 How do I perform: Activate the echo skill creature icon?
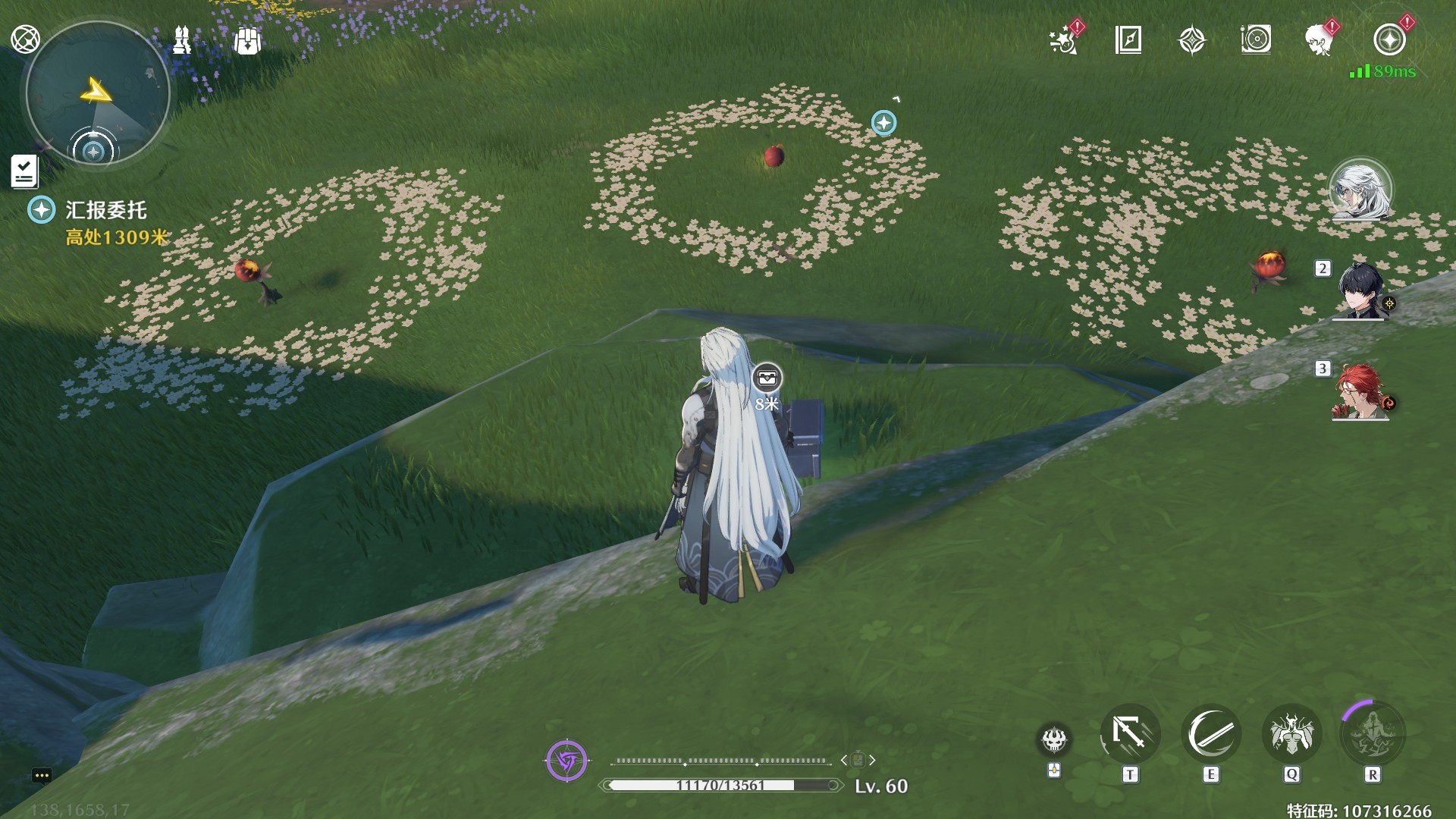click(1292, 734)
